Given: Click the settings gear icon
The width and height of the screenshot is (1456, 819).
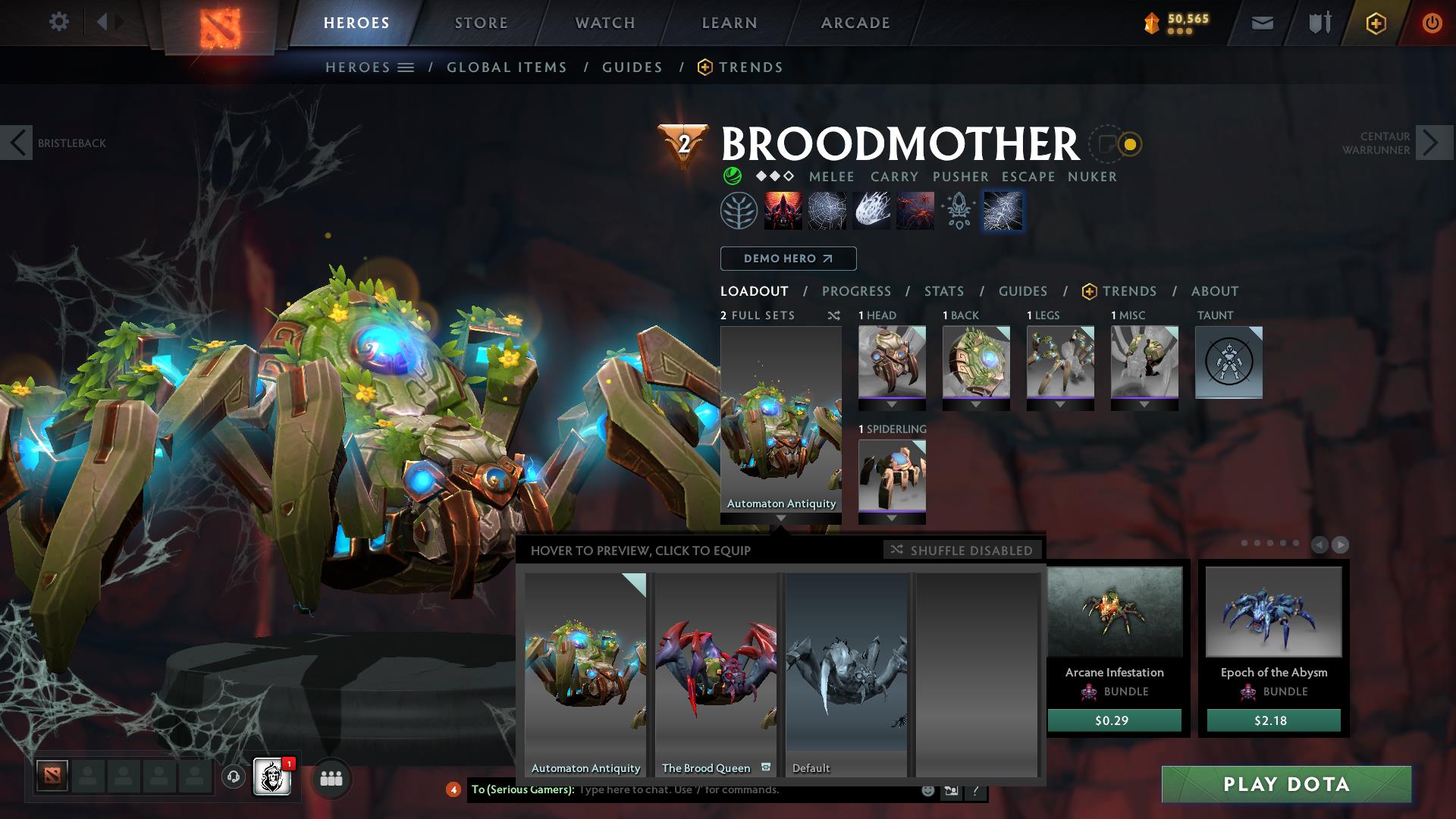Looking at the screenshot, I should [59, 21].
